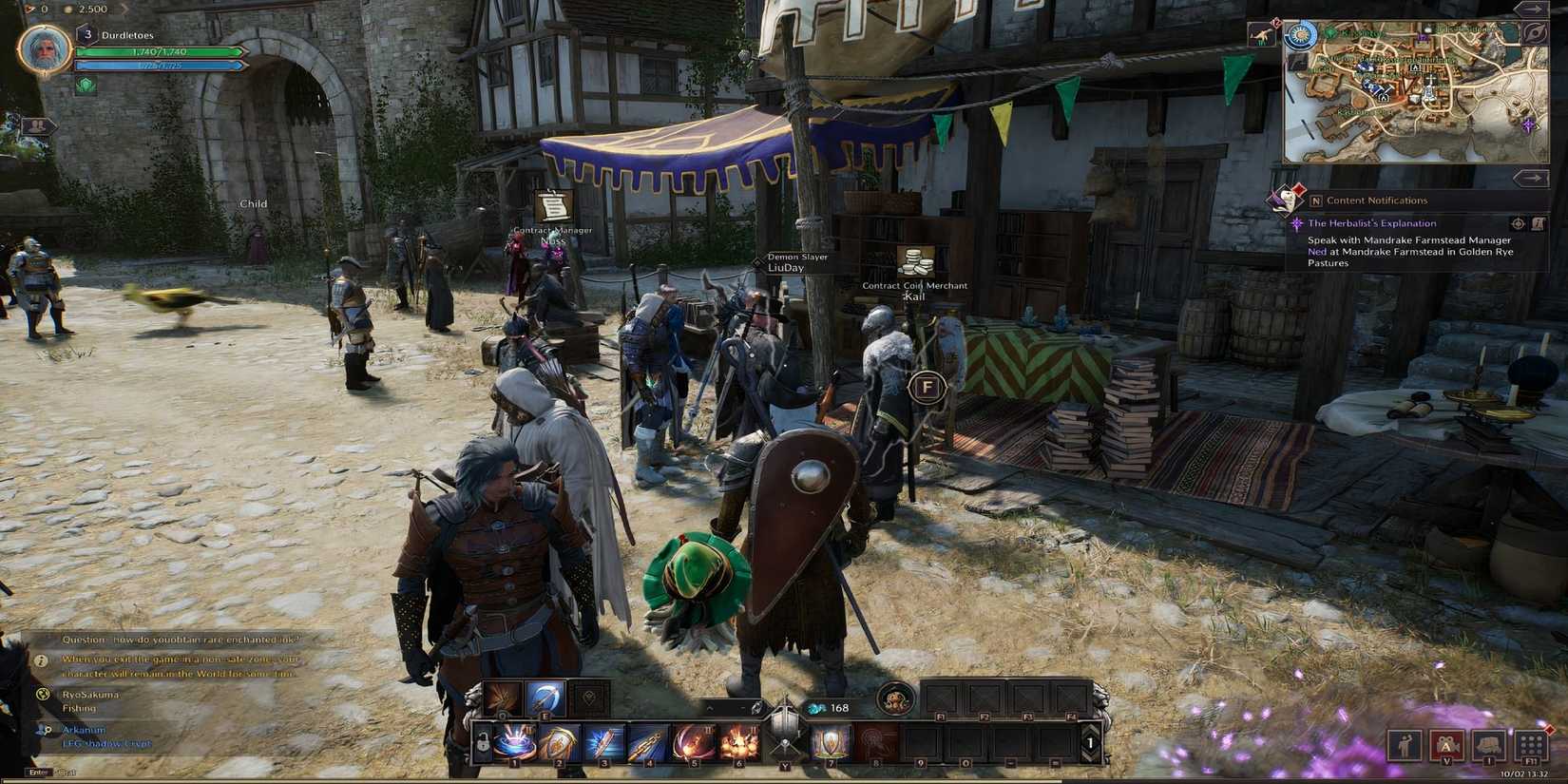Select skill in hotbar slot 1
Screen dimensions: 1568x784
pyautogui.click(x=516, y=742)
